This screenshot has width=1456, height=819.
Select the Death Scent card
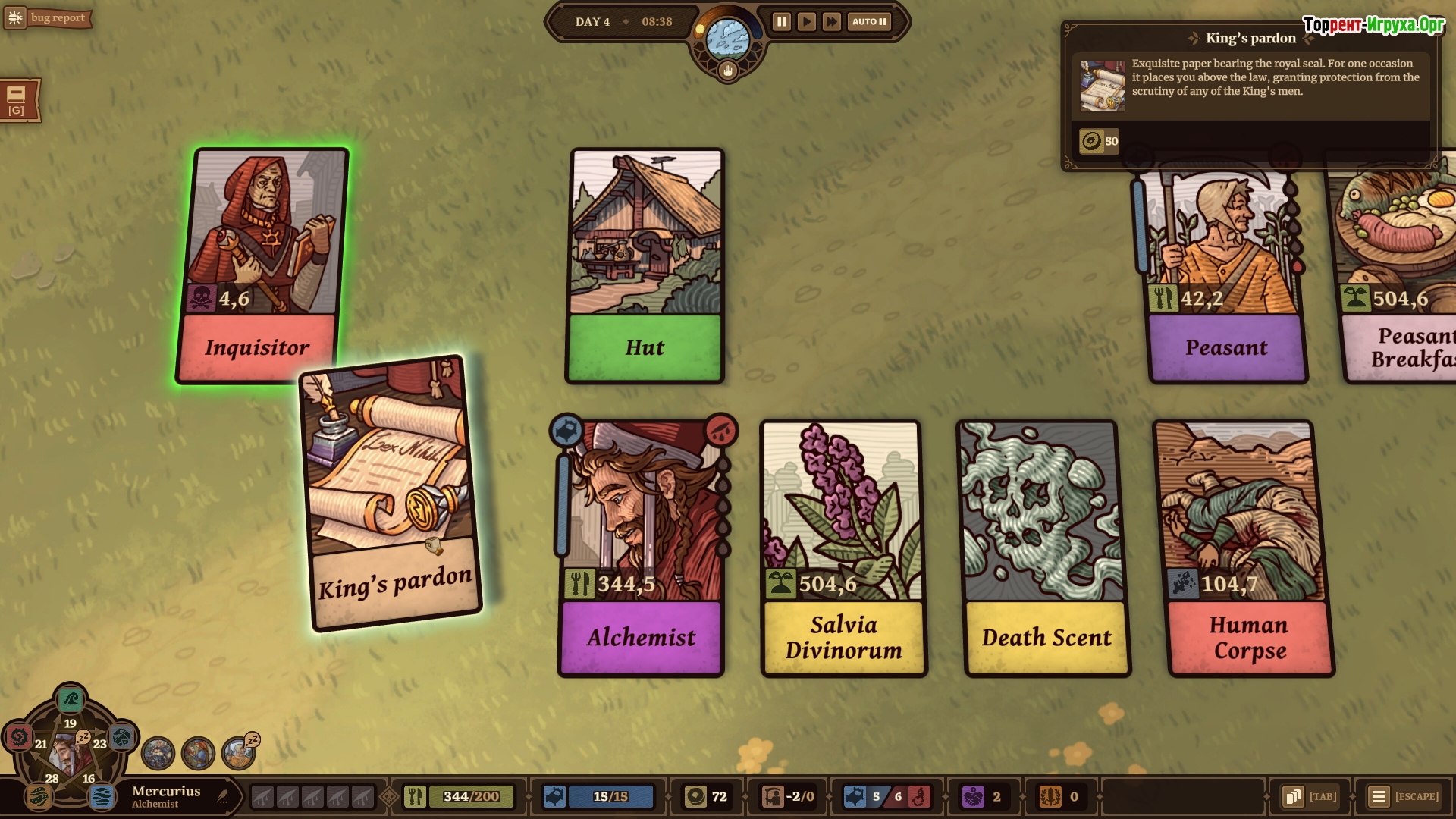1046,548
